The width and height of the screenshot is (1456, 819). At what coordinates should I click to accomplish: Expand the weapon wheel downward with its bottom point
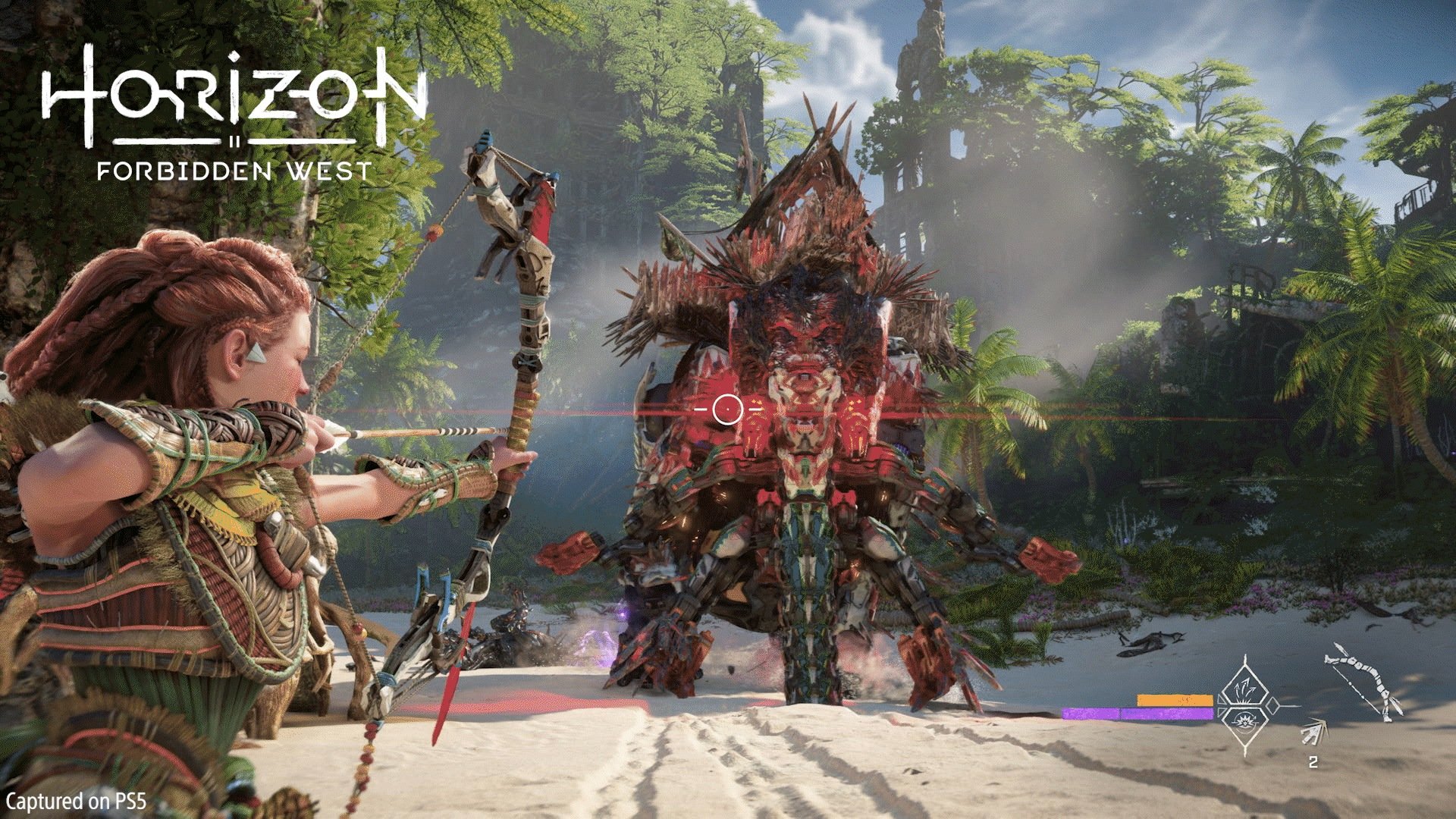tap(1246, 752)
